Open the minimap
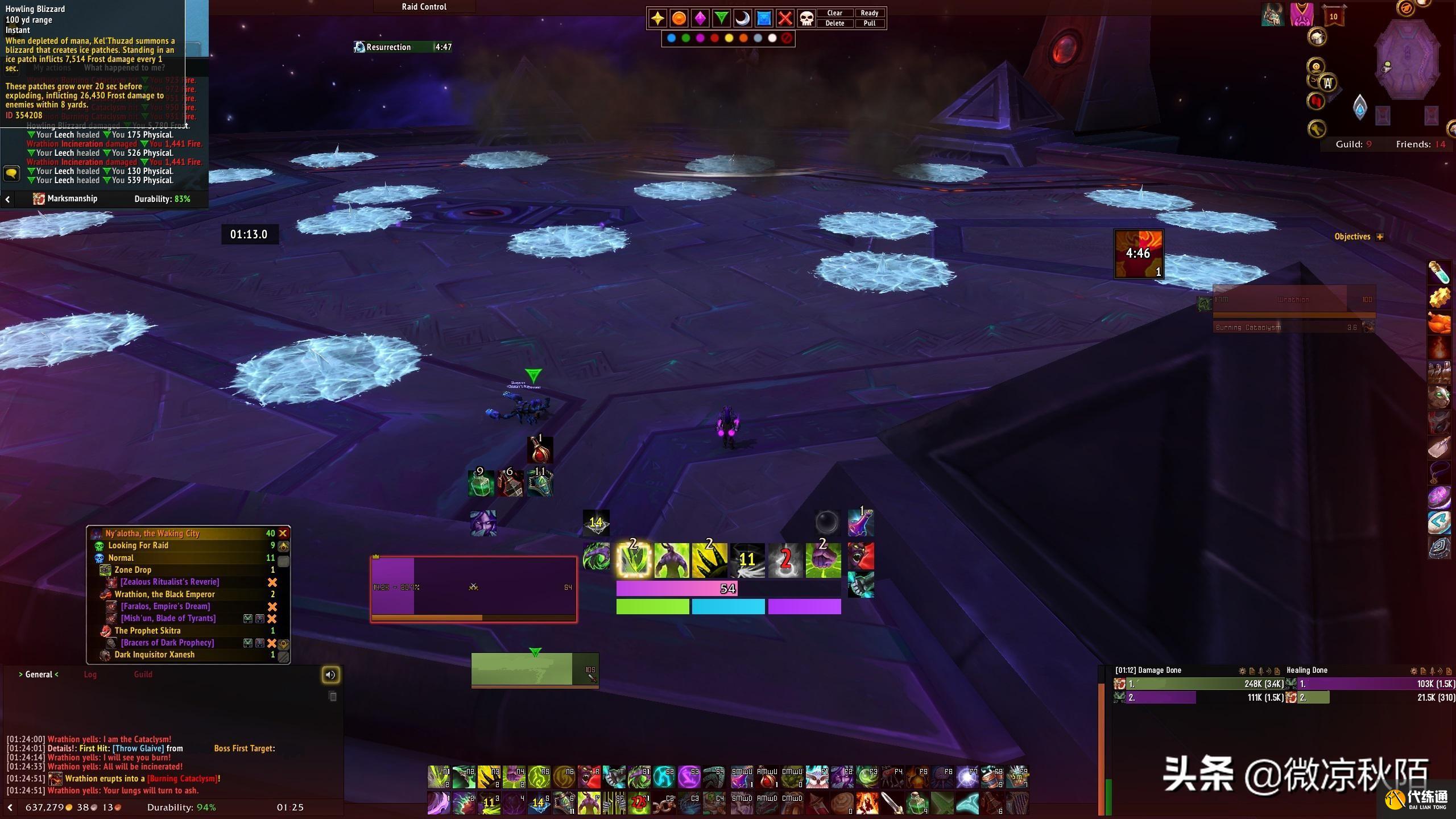Viewport: 1456px width, 819px height. pos(1407,60)
